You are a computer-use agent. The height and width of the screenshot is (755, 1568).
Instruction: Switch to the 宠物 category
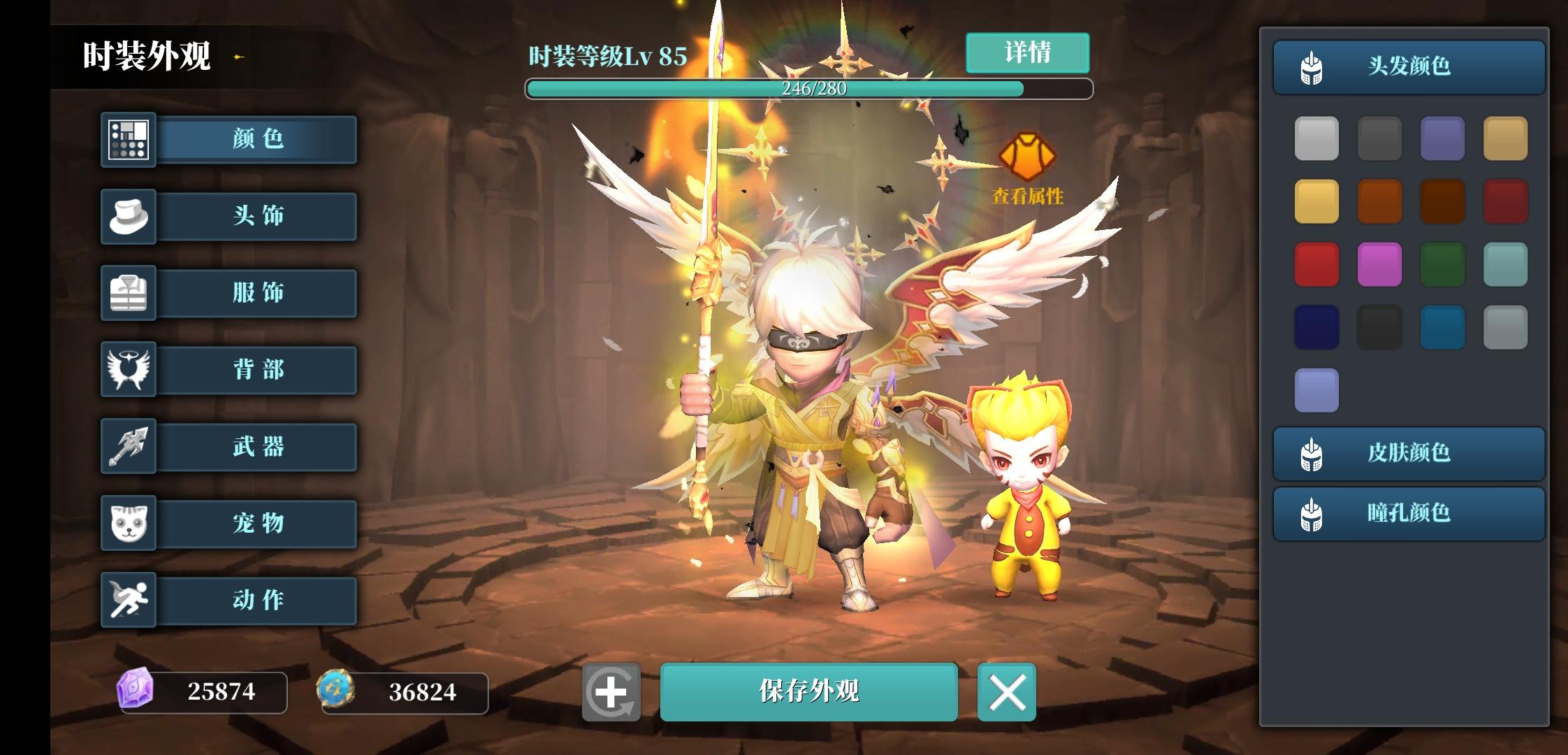pos(257,524)
